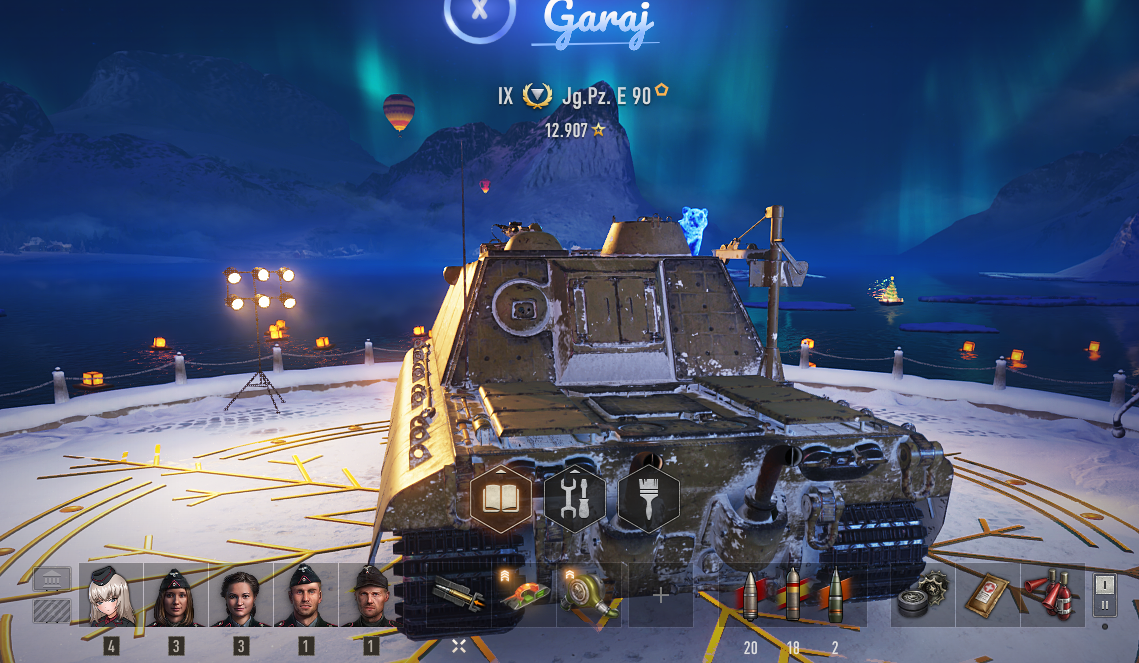Screen dimensions: 1139x663
Task: Close the view with the round X button
Action: (x=480, y=12)
